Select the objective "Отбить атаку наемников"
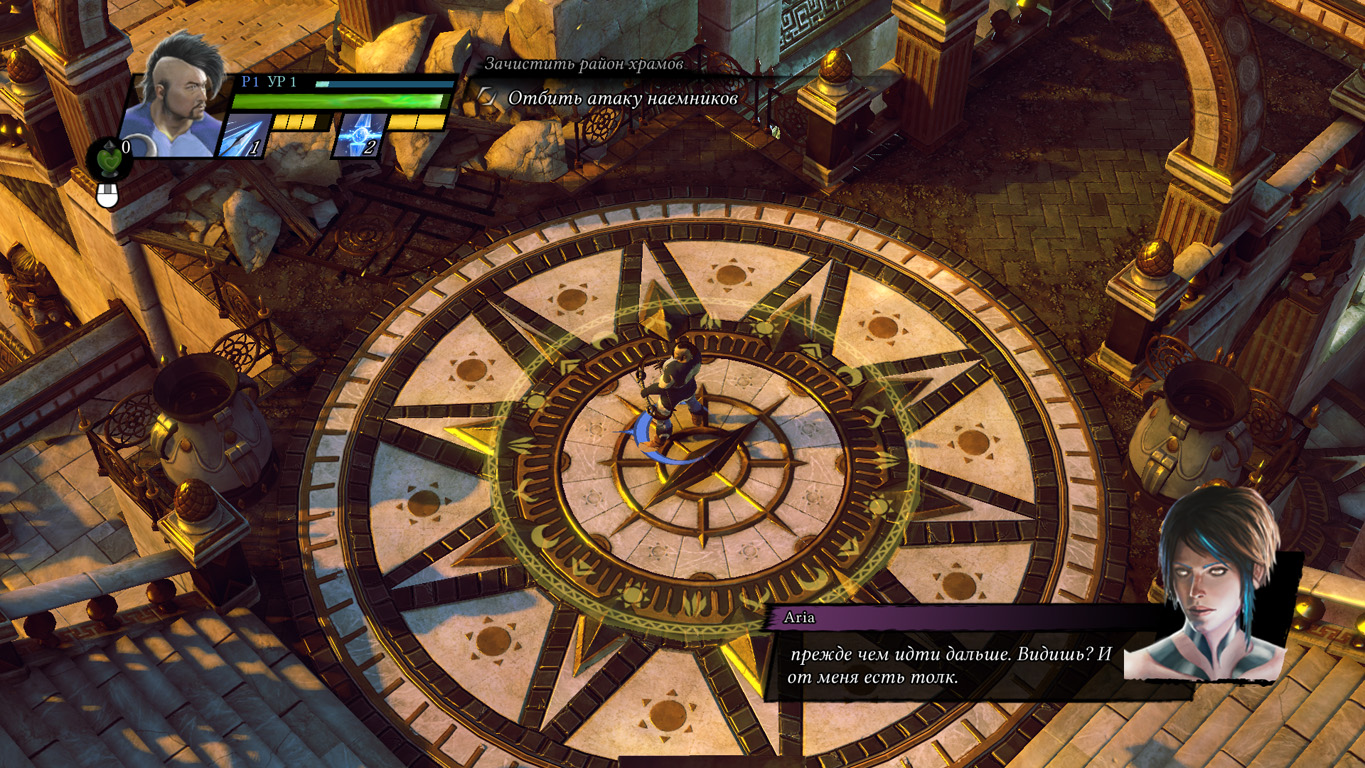 pos(622,98)
